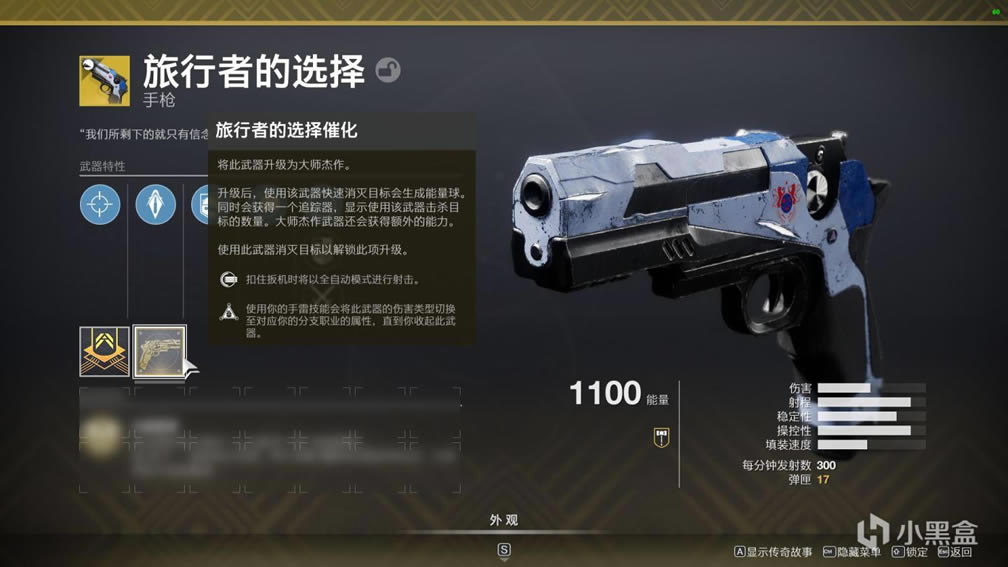Open the gold chevron mod slot
The height and width of the screenshot is (567, 1008).
tap(104, 351)
